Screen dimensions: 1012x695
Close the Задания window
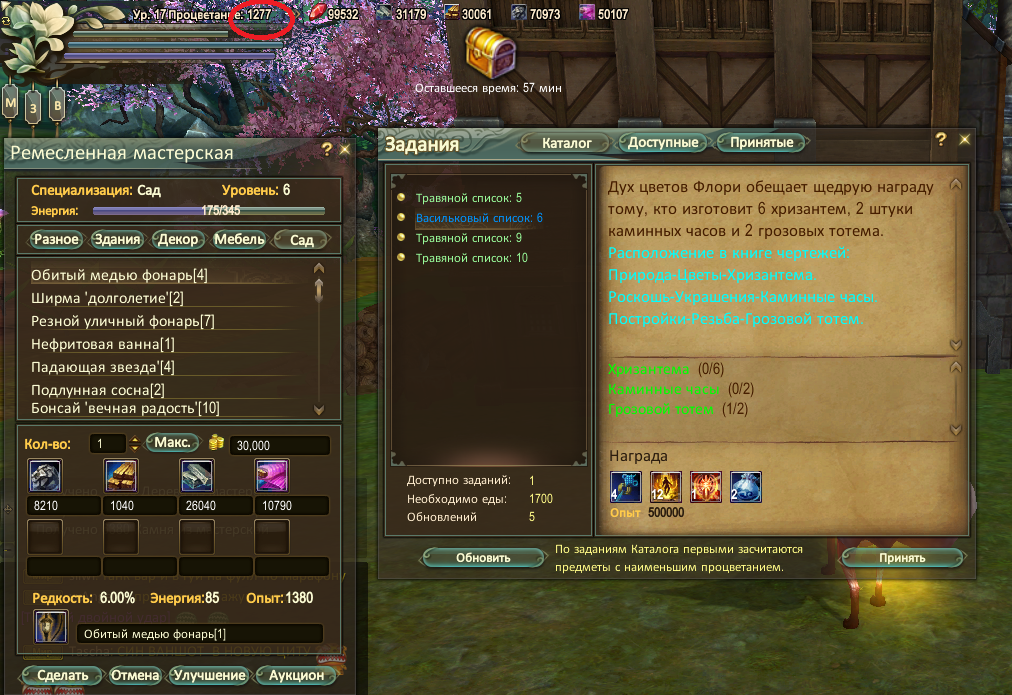click(x=965, y=140)
